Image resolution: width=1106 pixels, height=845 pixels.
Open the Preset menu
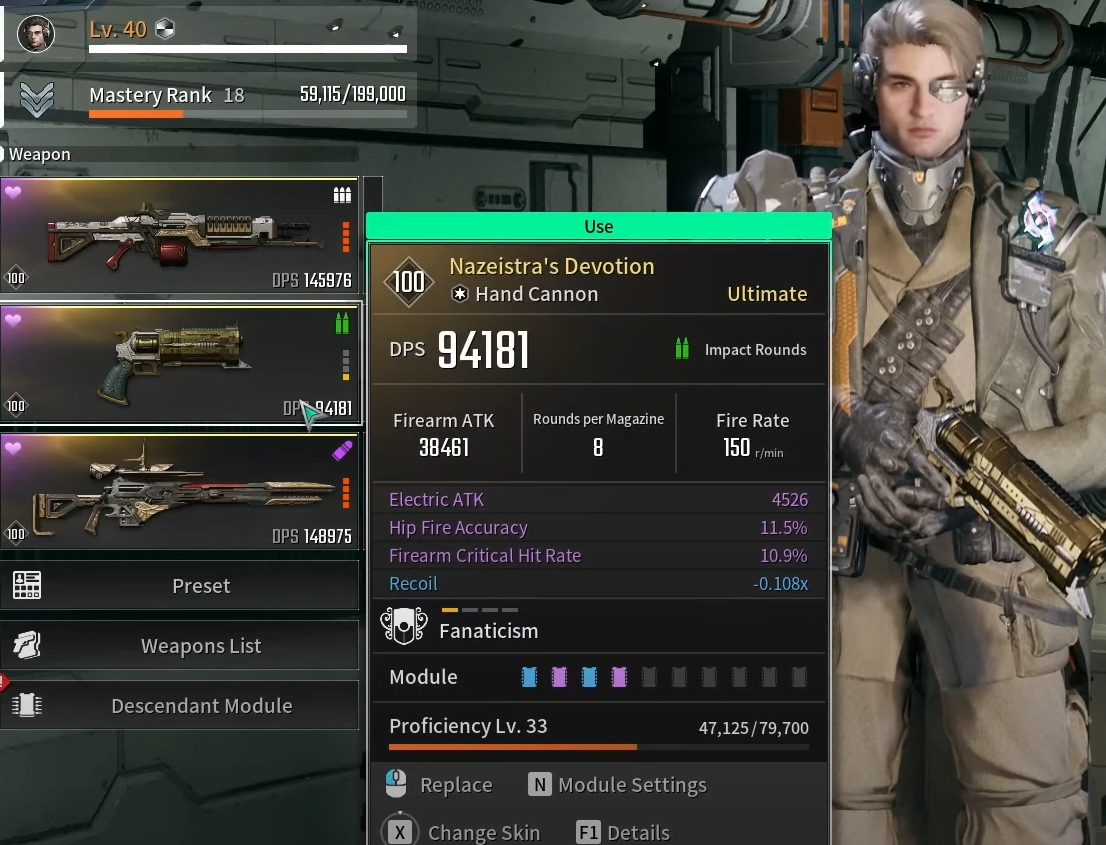tap(180, 586)
